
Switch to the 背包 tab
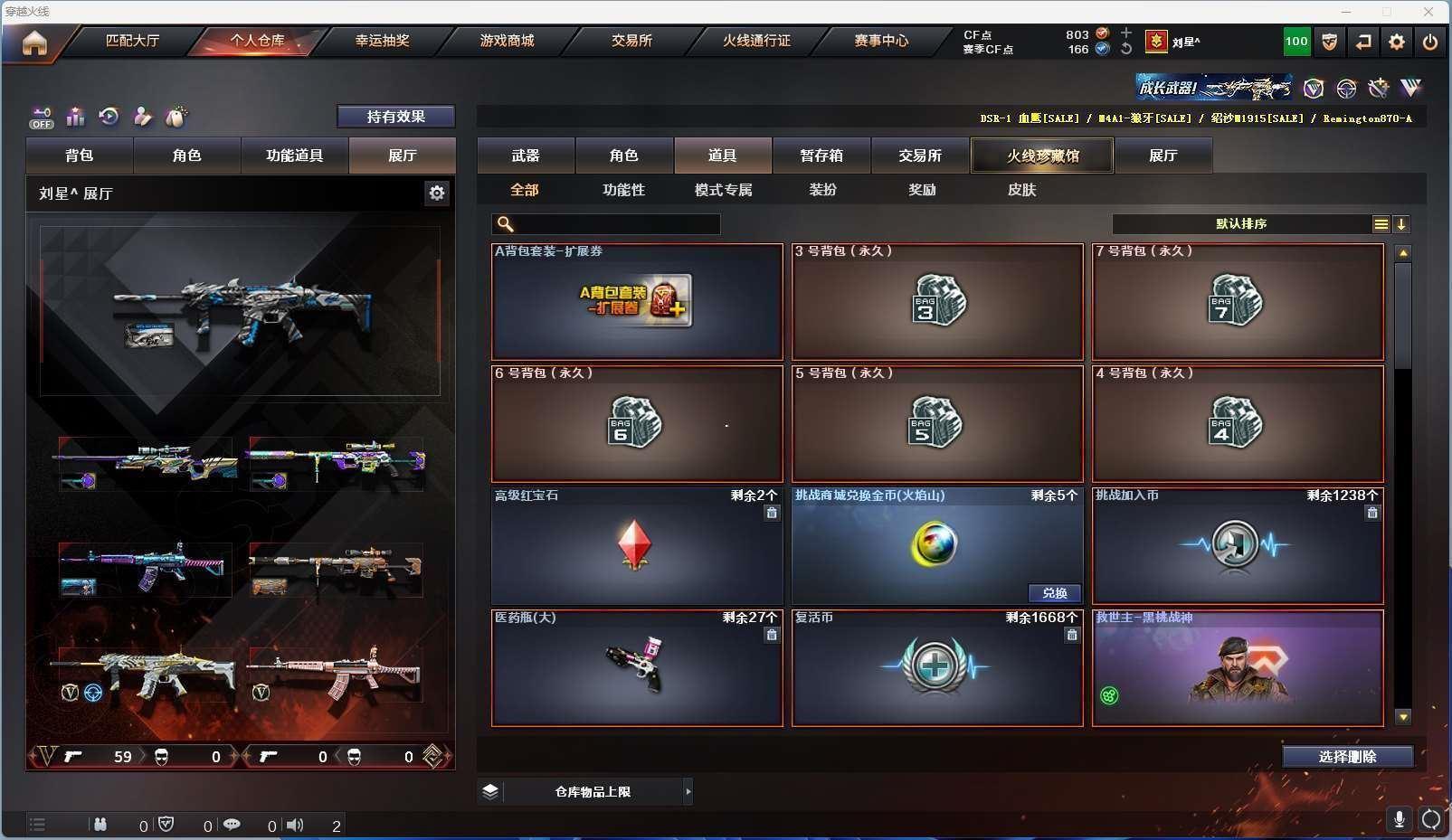coord(80,156)
